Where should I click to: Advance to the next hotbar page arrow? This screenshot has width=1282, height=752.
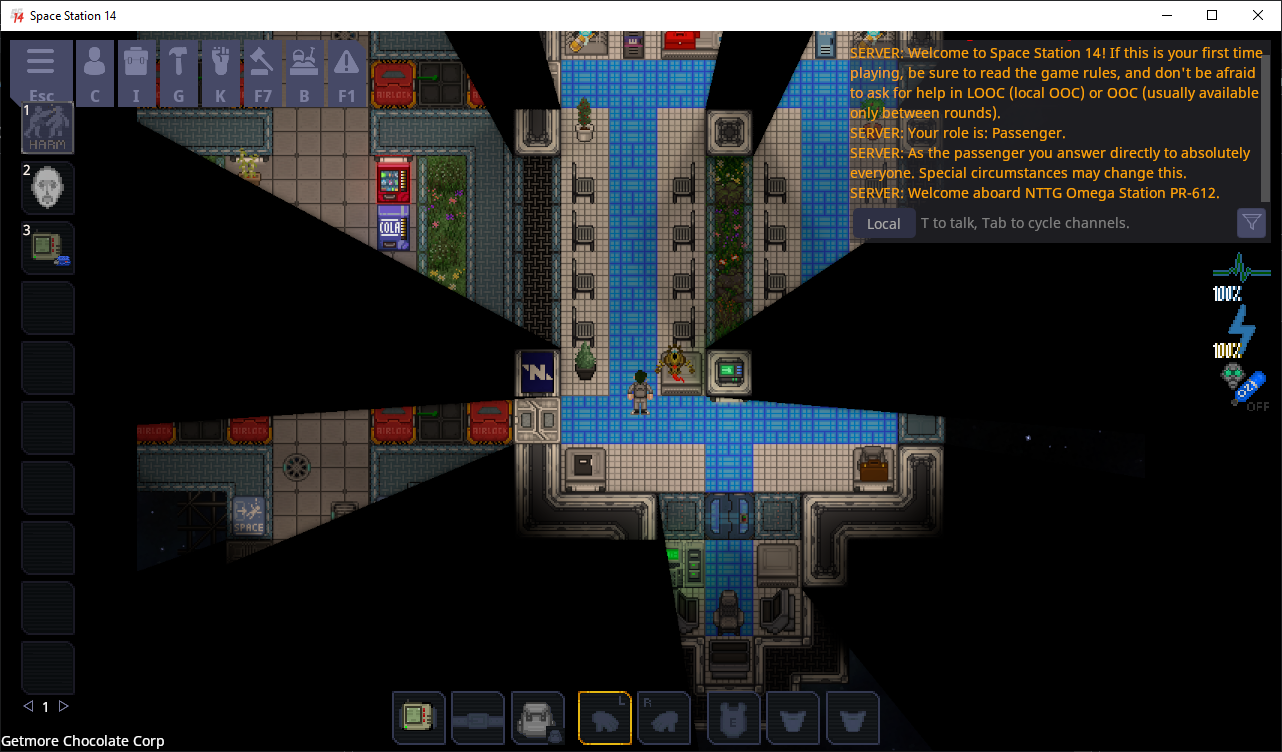point(63,706)
